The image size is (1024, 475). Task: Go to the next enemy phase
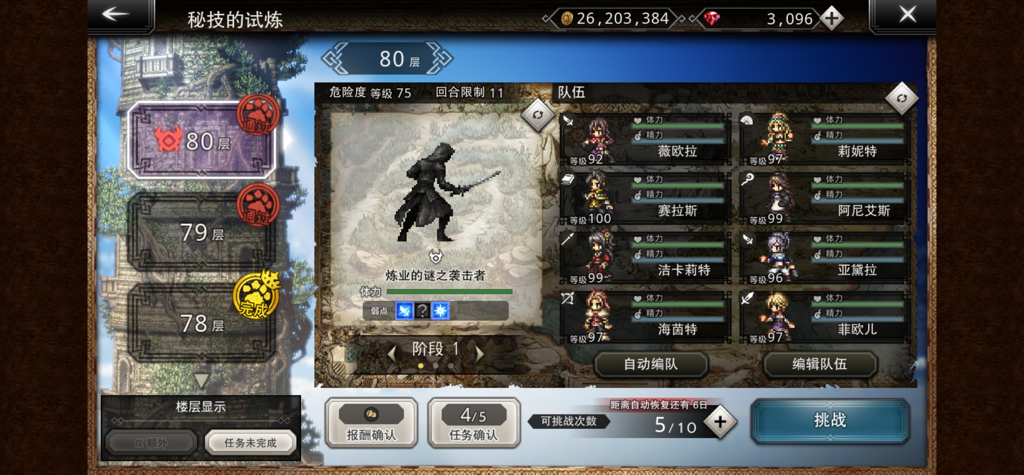point(480,351)
